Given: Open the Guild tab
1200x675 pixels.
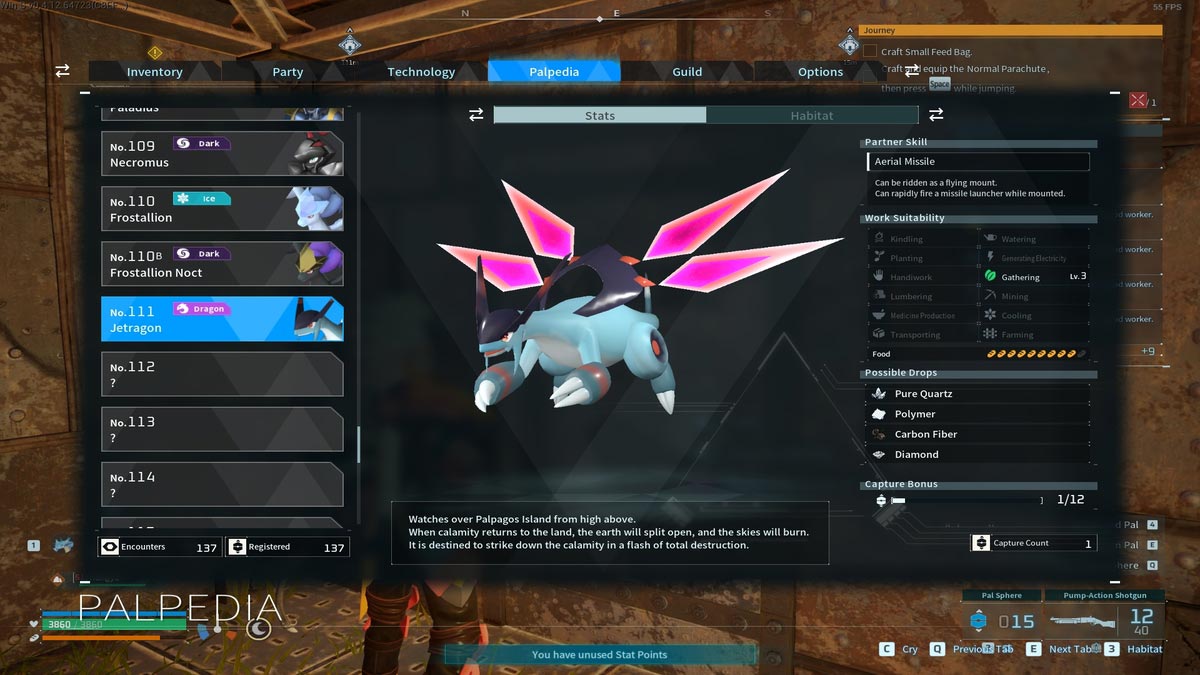Looking at the screenshot, I should coord(687,72).
